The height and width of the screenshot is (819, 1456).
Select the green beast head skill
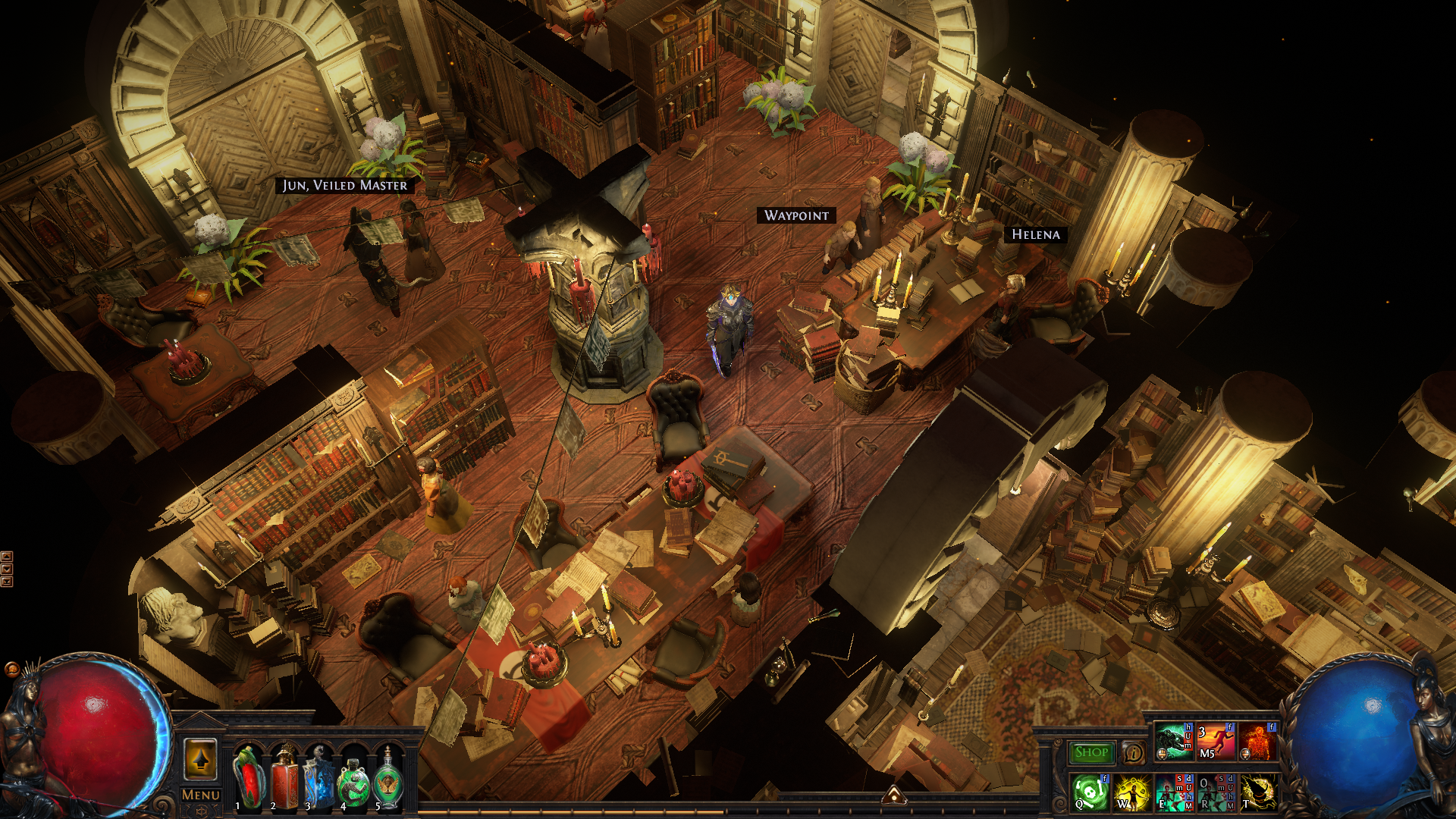coord(1174,741)
